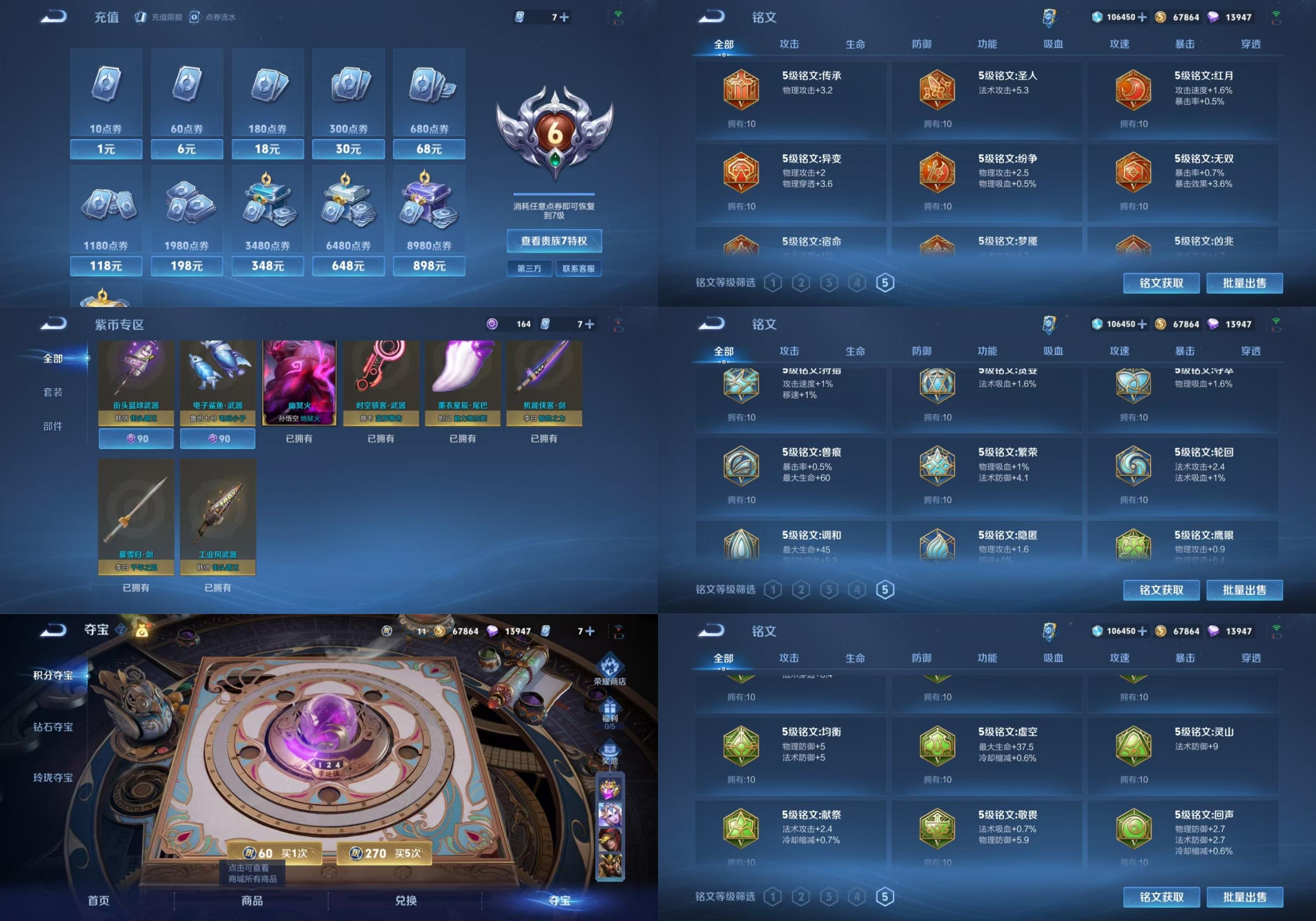Buy five draws with 买5次
1316x921 pixels.
coord(385,853)
